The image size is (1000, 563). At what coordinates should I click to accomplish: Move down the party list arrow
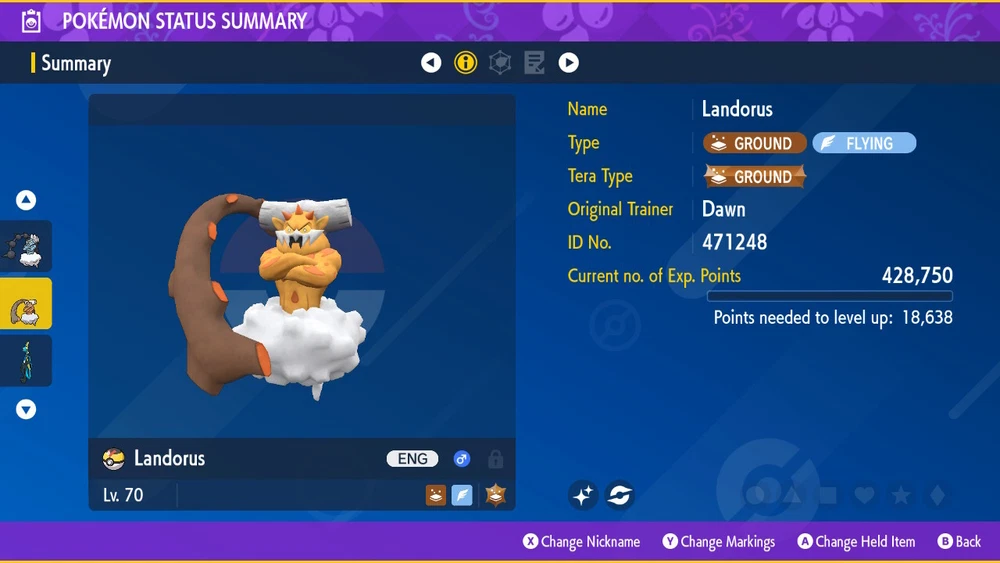[26, 409]
